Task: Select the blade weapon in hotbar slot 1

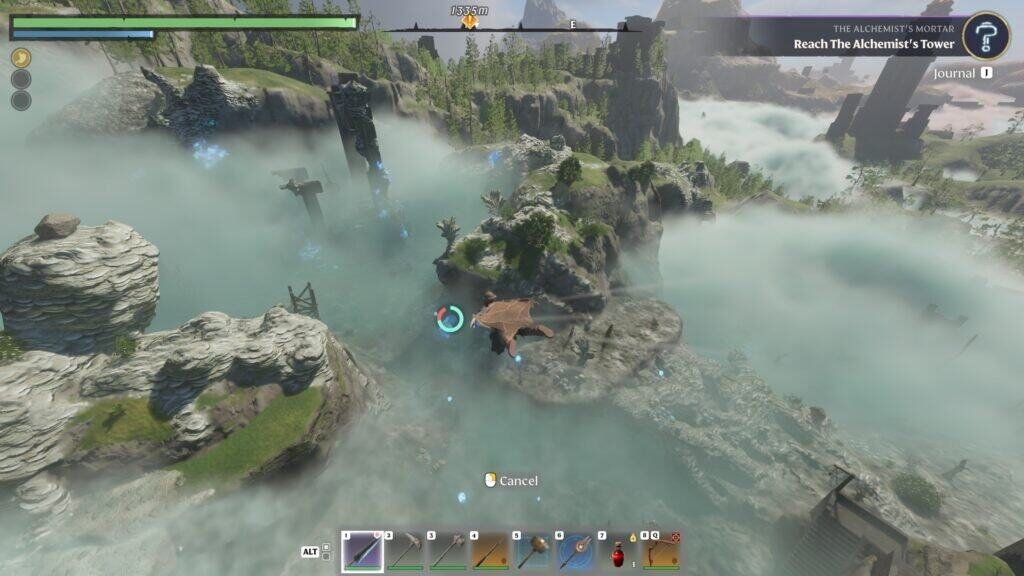Action: pos(362,551)
